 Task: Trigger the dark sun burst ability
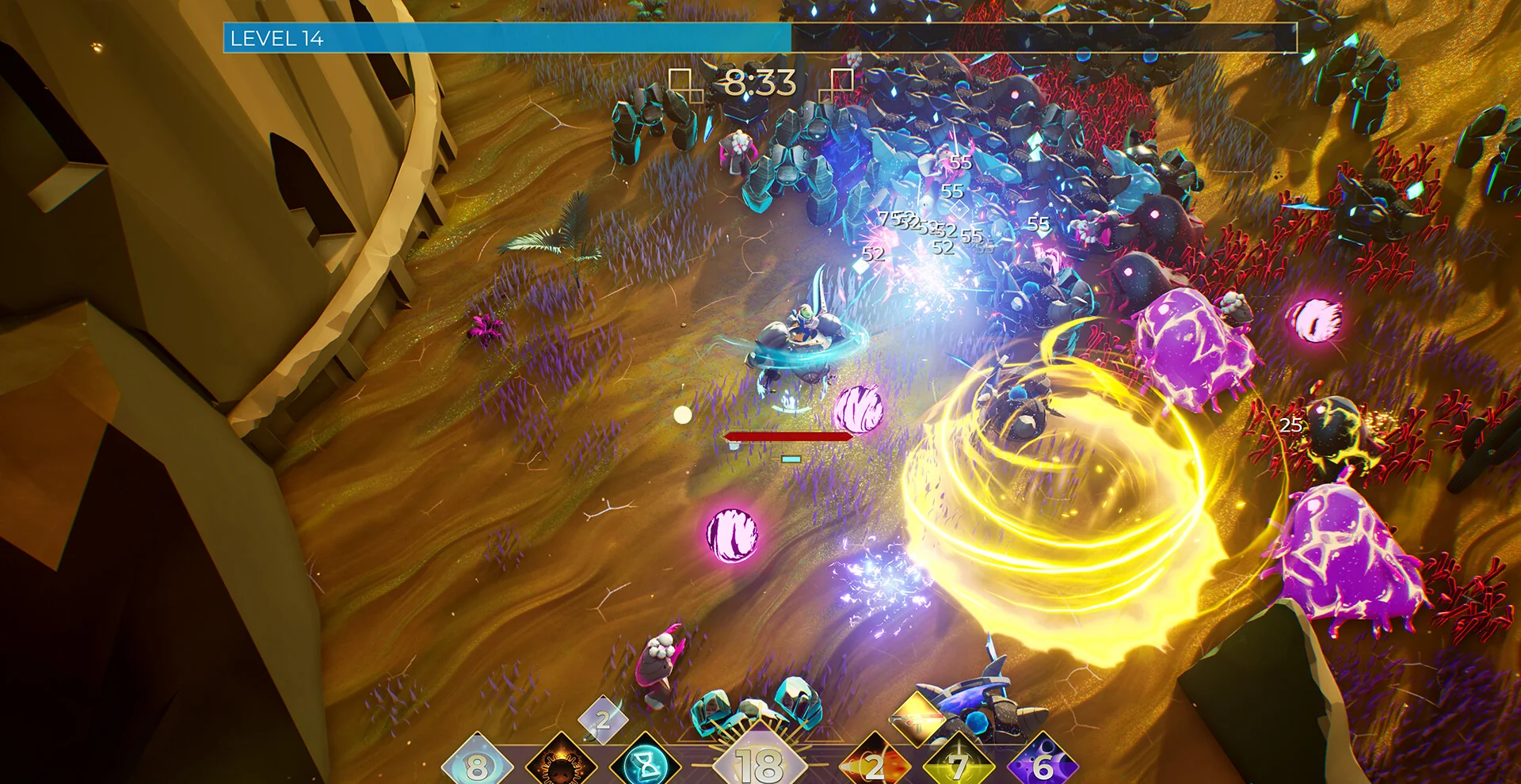[x=562, y=766]
